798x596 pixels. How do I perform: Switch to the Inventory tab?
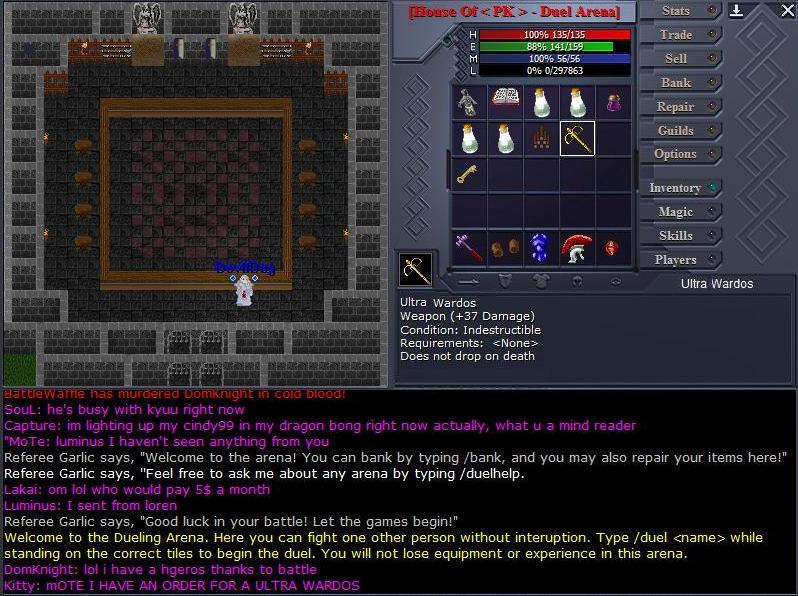click(677, 188)
